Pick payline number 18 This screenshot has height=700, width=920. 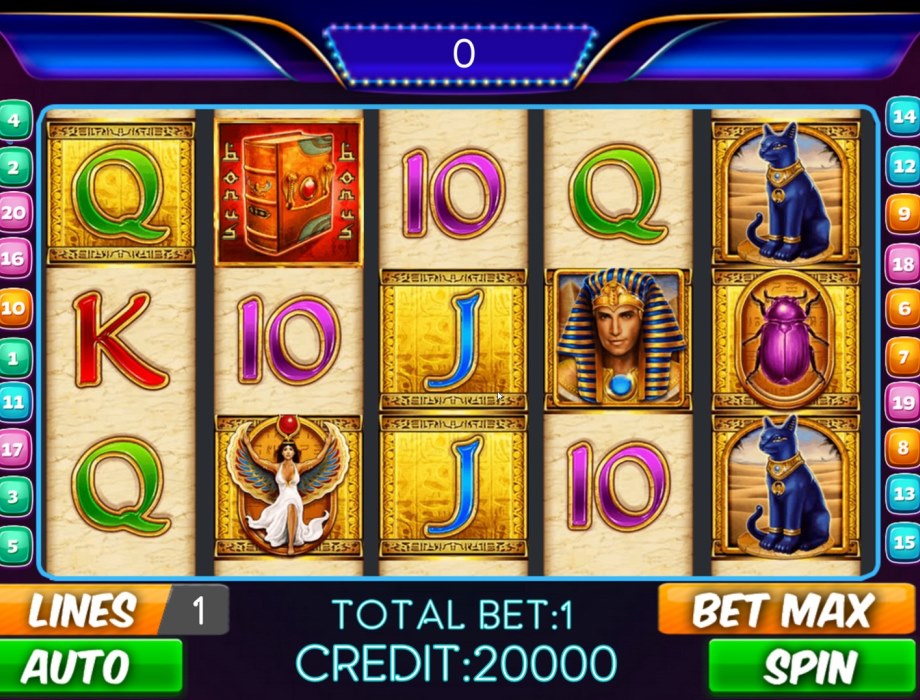904,264
